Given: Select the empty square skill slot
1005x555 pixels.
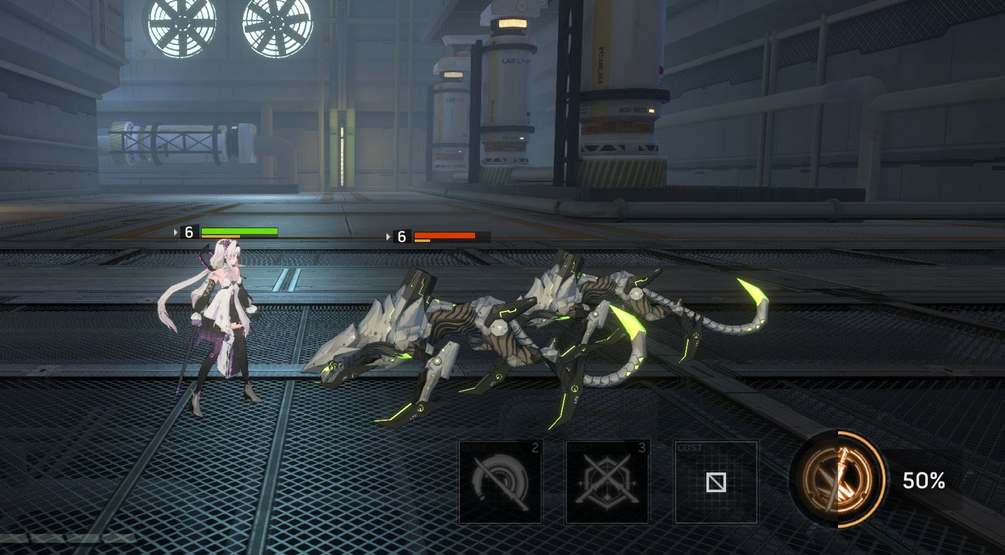Looking at the screenshot, I should click(x=715, y=482).
